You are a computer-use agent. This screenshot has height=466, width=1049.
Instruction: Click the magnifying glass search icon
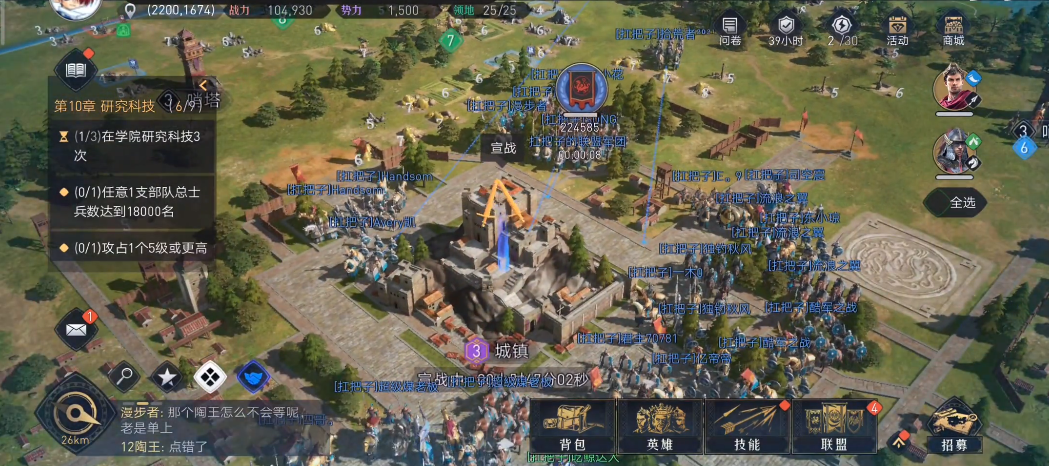(x=123, y=376)
